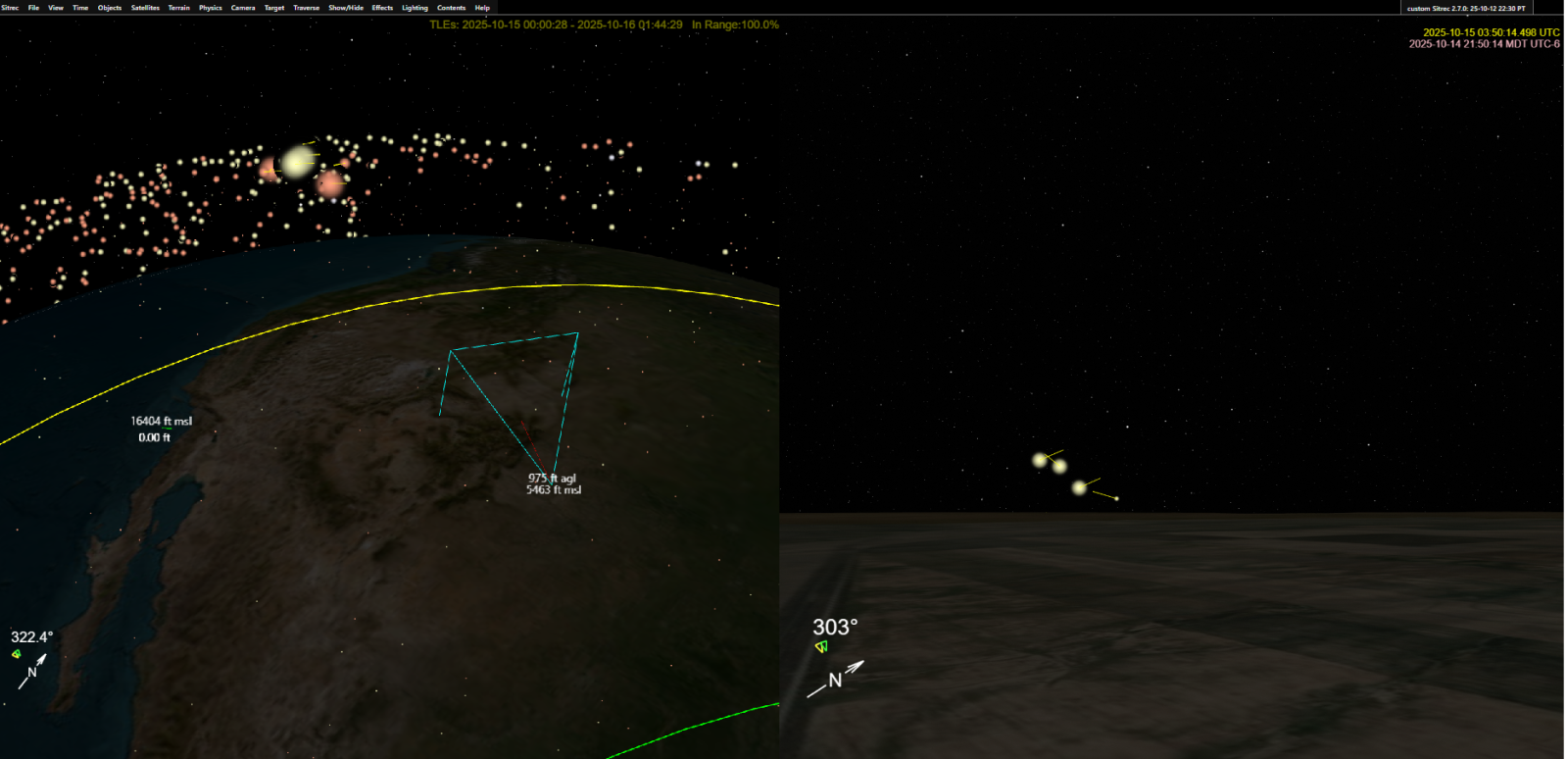The height and width of the screenshot is (759, 1568).
Task: Open the Objects menu
Action: (x=110, y=8)
